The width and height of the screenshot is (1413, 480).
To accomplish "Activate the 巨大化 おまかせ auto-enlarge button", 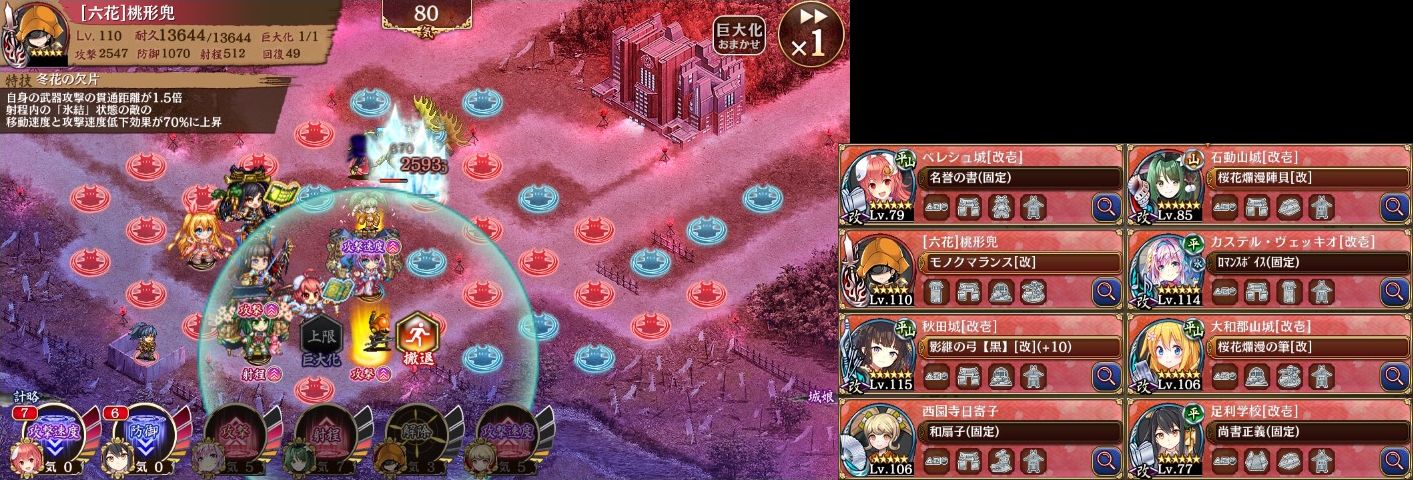I will coord(739,35).
